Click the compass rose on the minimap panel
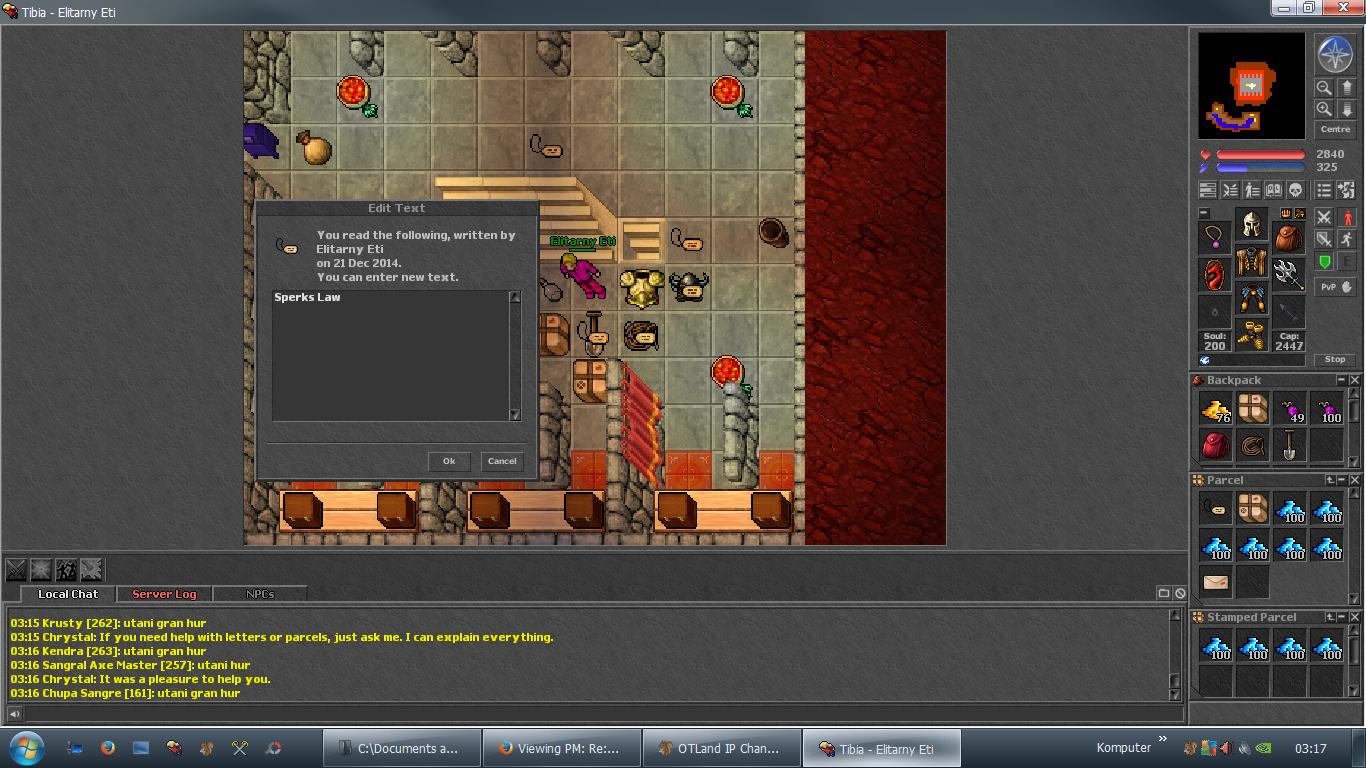1366x768 pixels. click(1335, 55)
